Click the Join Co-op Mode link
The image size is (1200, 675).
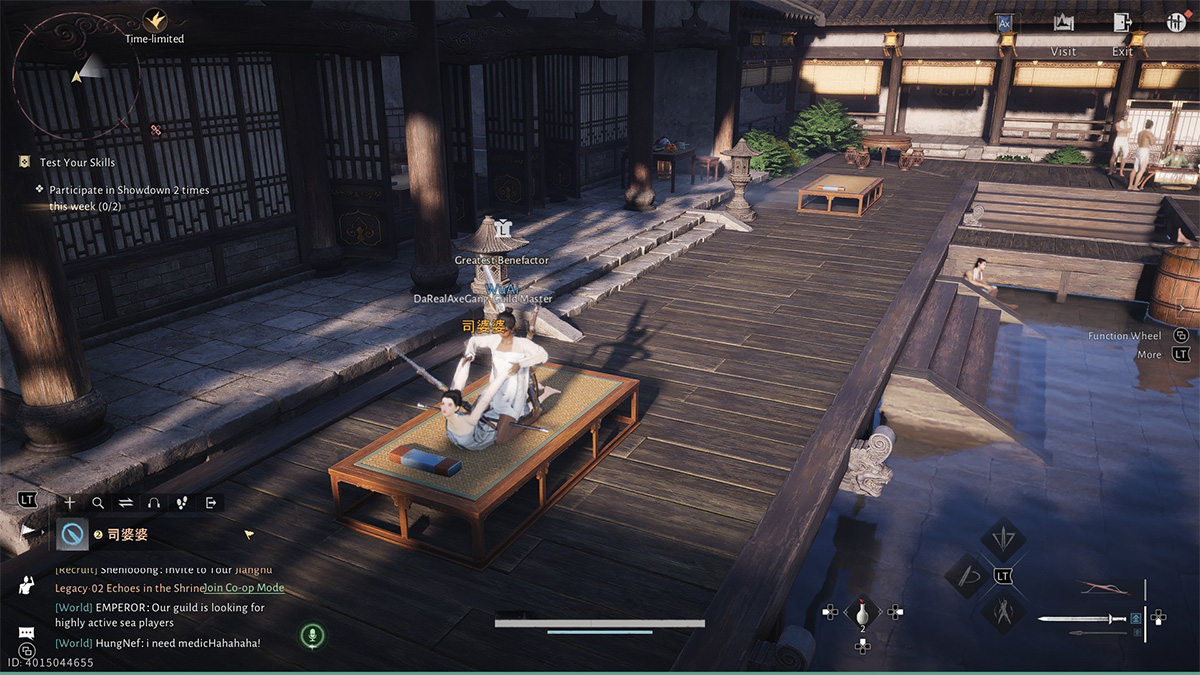244,588
